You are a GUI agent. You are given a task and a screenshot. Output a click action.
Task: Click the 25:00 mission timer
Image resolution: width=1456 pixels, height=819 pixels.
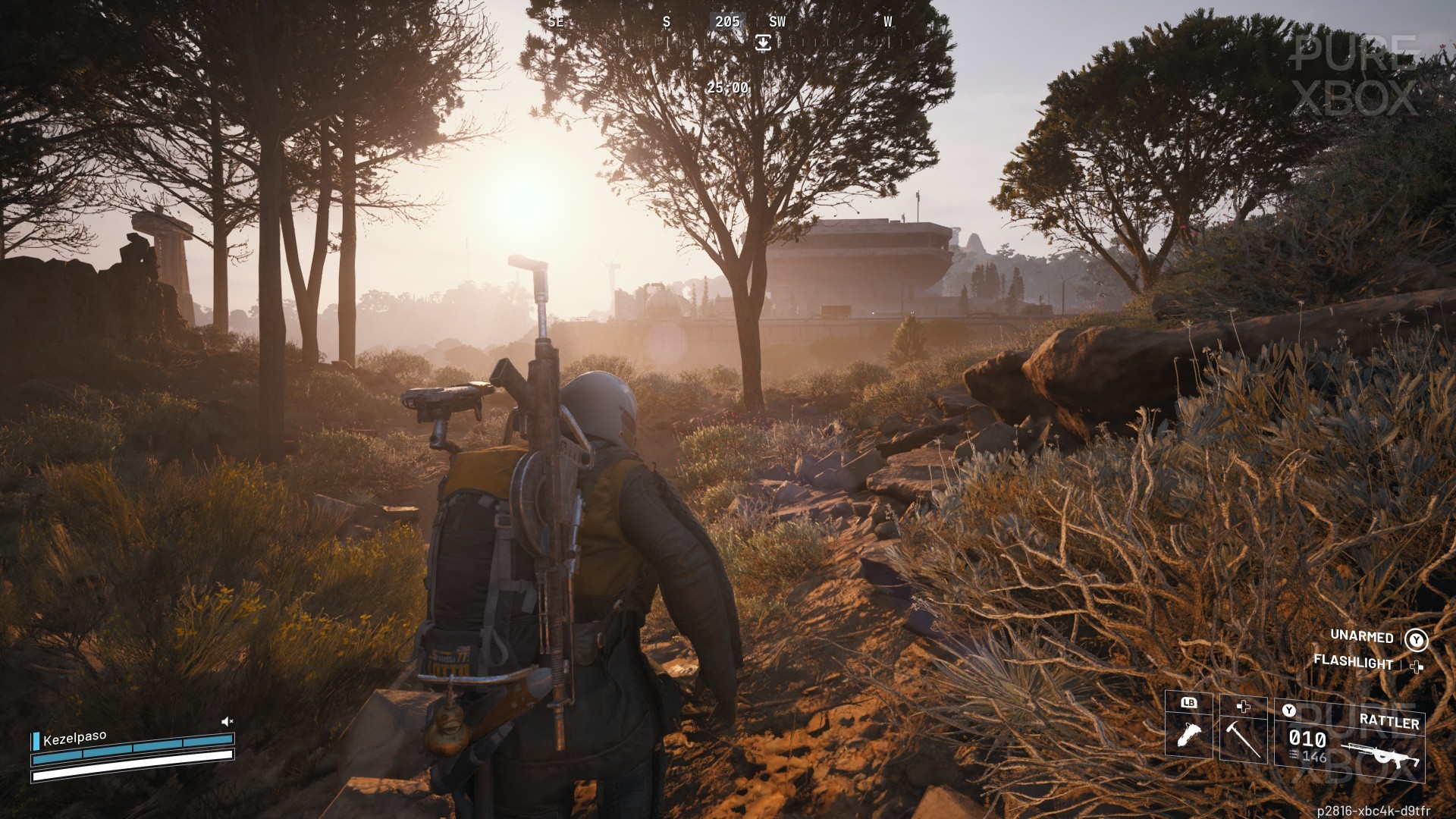(x=727, y=88)
